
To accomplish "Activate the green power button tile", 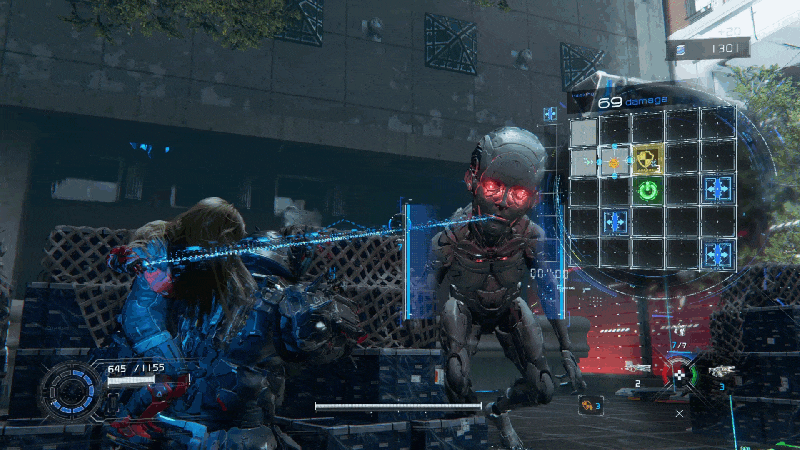I will click(x=648, y=189).
